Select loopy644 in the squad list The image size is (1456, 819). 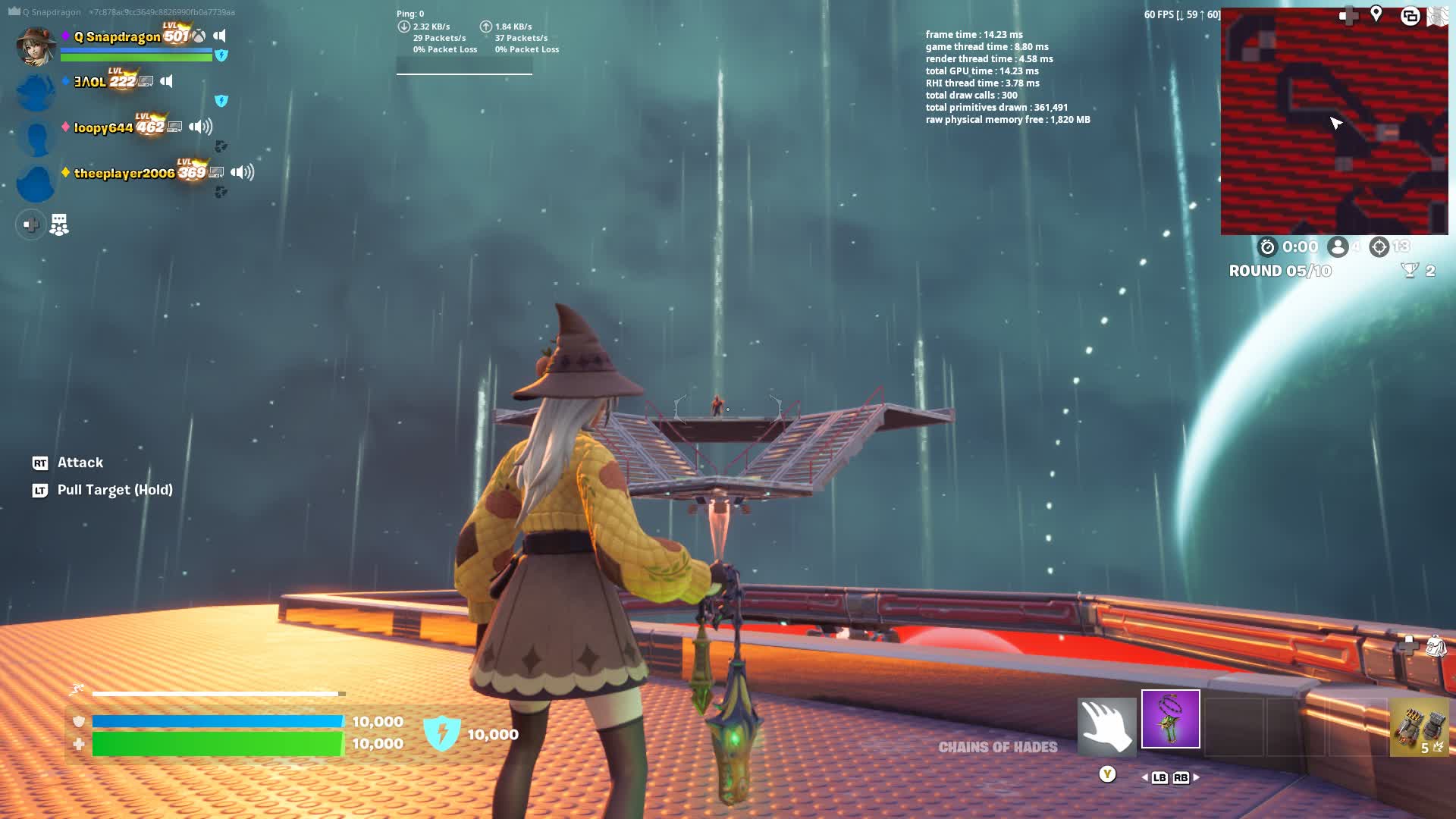click(103, 128)
